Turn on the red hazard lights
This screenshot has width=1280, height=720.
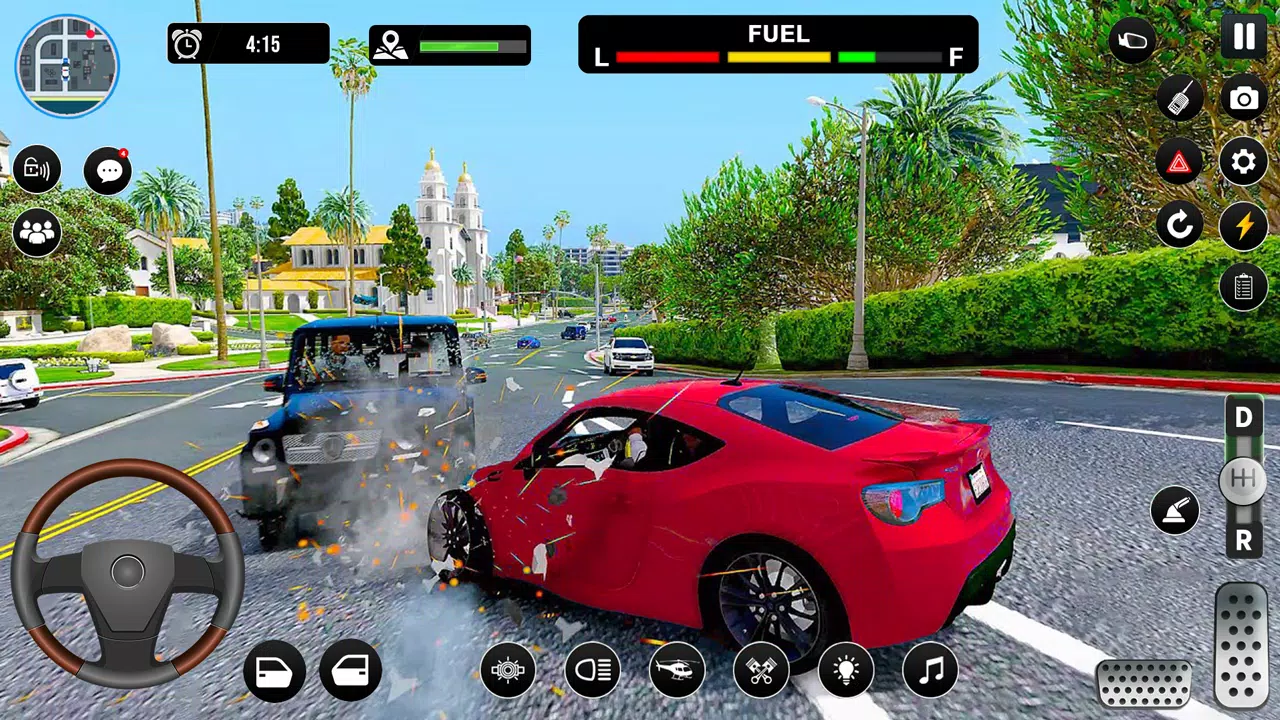pos(1180,162)
